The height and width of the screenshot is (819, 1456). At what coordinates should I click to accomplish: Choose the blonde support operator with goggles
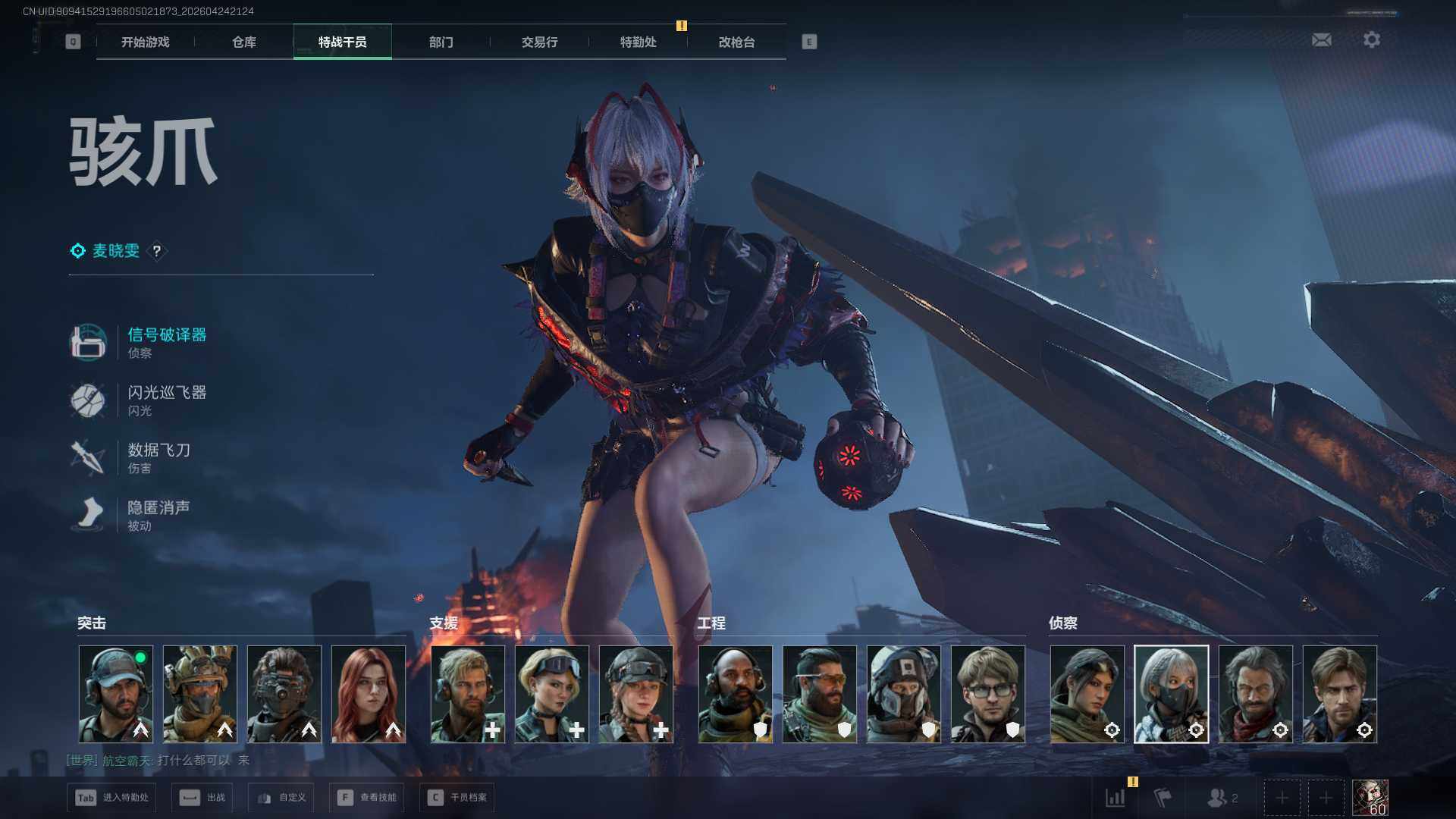coord(551,694)
